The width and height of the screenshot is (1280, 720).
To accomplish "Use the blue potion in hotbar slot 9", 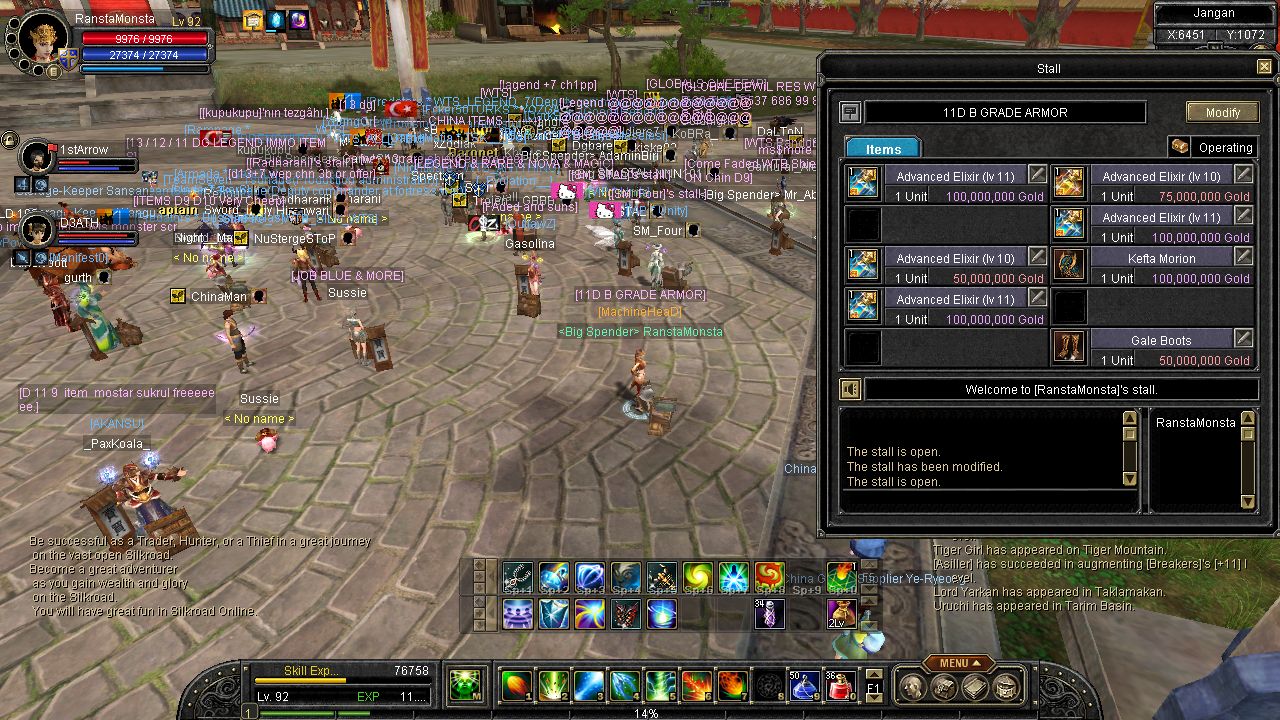I will (804, 685).
